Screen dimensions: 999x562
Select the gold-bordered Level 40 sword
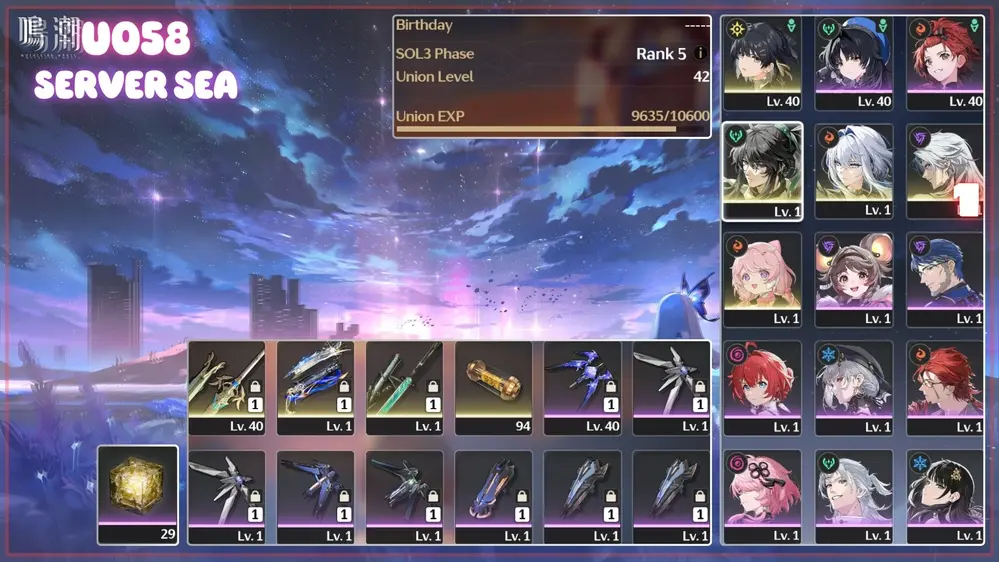227,385
